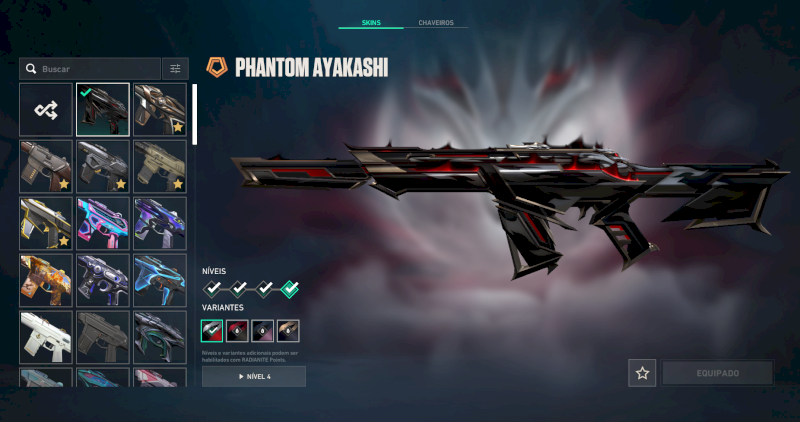This screenshot has width=800, height=422.
Task: Choose the random skin shuffle tile
Action: (x=45, y=110)
